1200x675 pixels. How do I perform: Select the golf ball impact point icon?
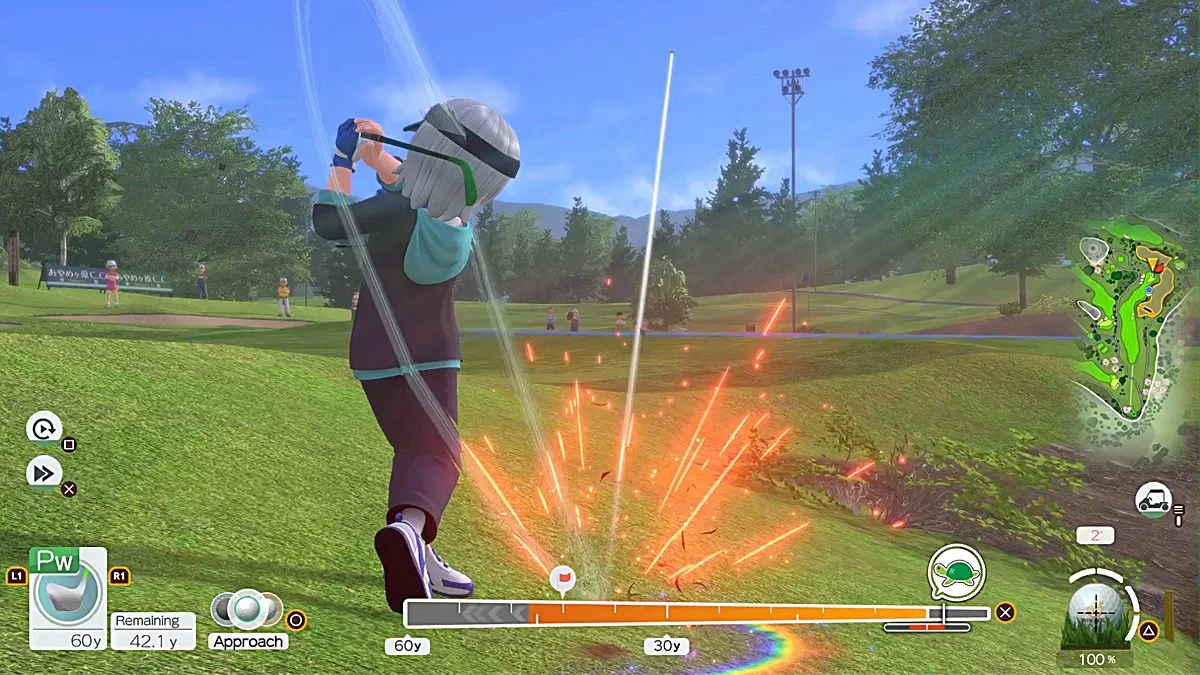[x=1095, y=606]
